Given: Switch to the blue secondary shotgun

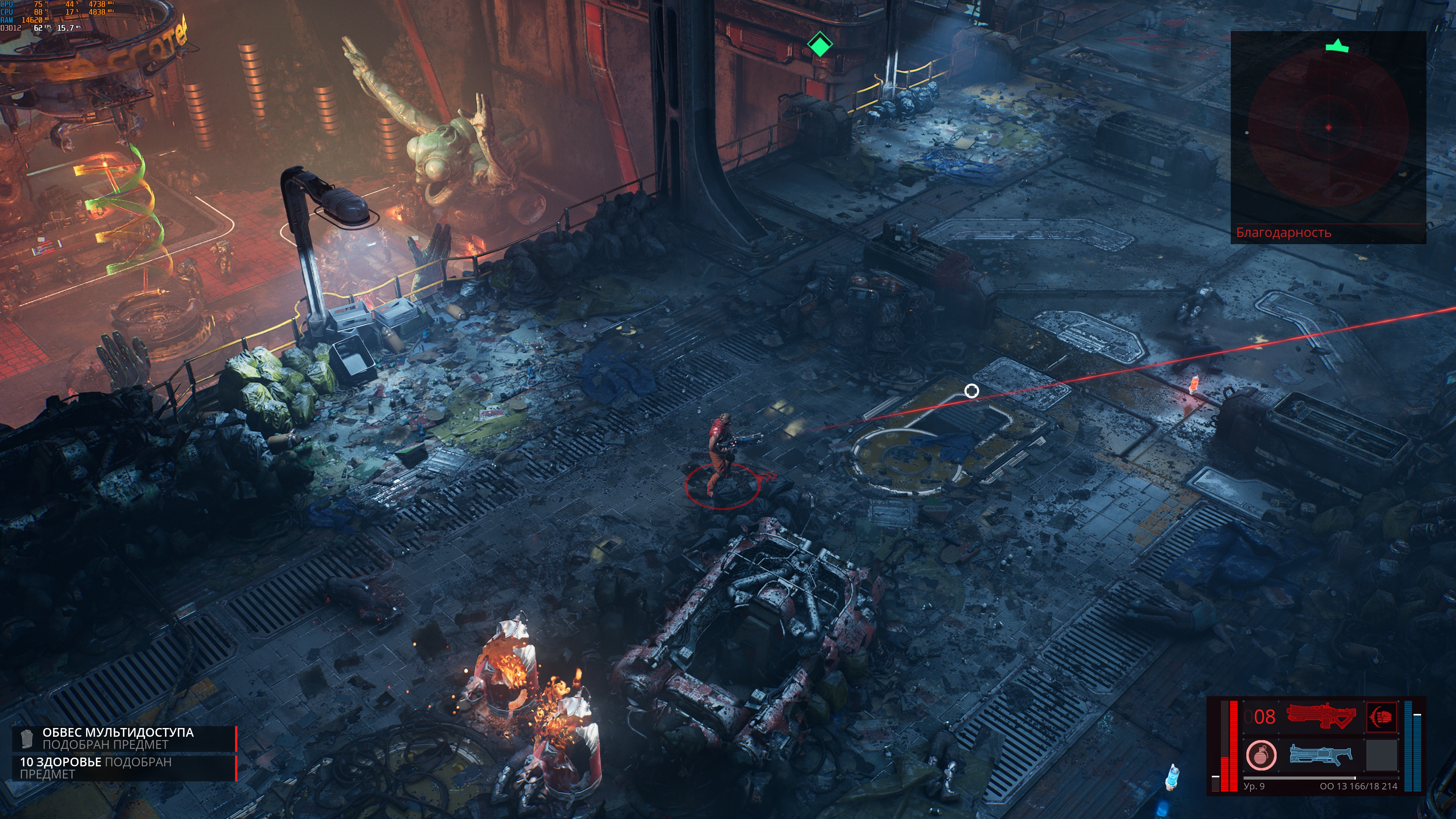Looking at the screenshot, I should (x=1320, y=755).
